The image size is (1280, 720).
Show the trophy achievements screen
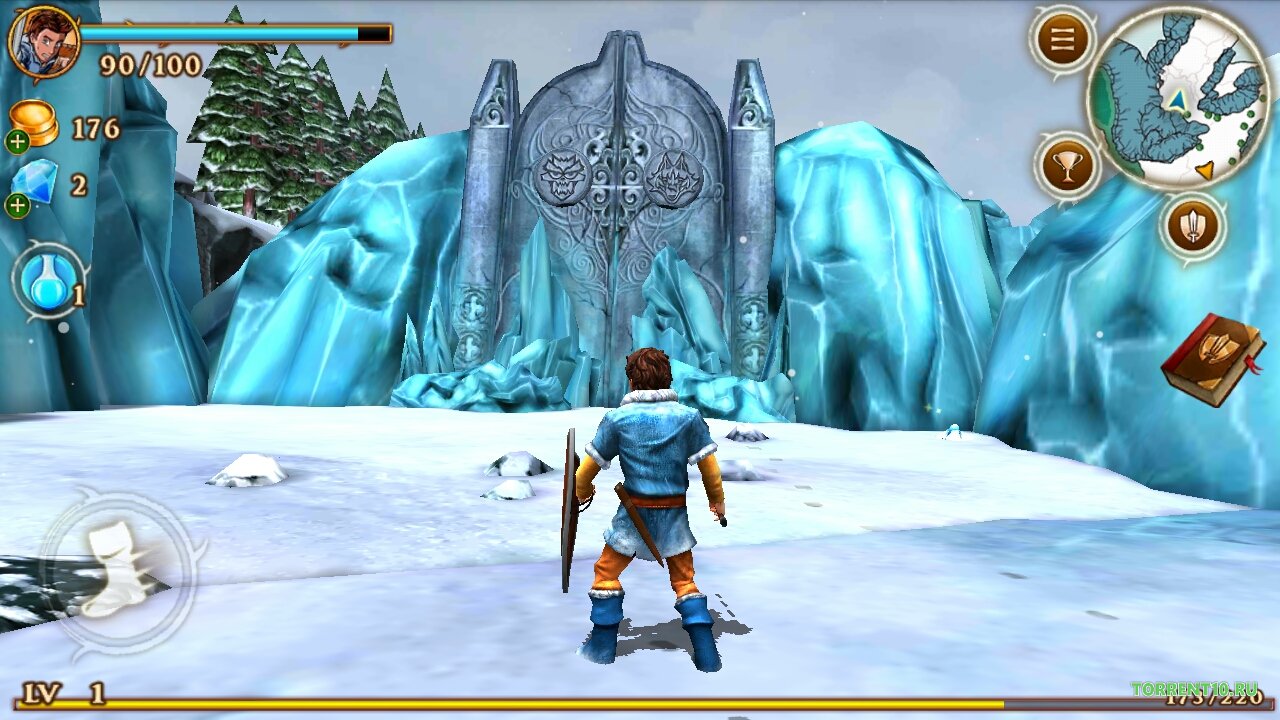(1067, 166)
